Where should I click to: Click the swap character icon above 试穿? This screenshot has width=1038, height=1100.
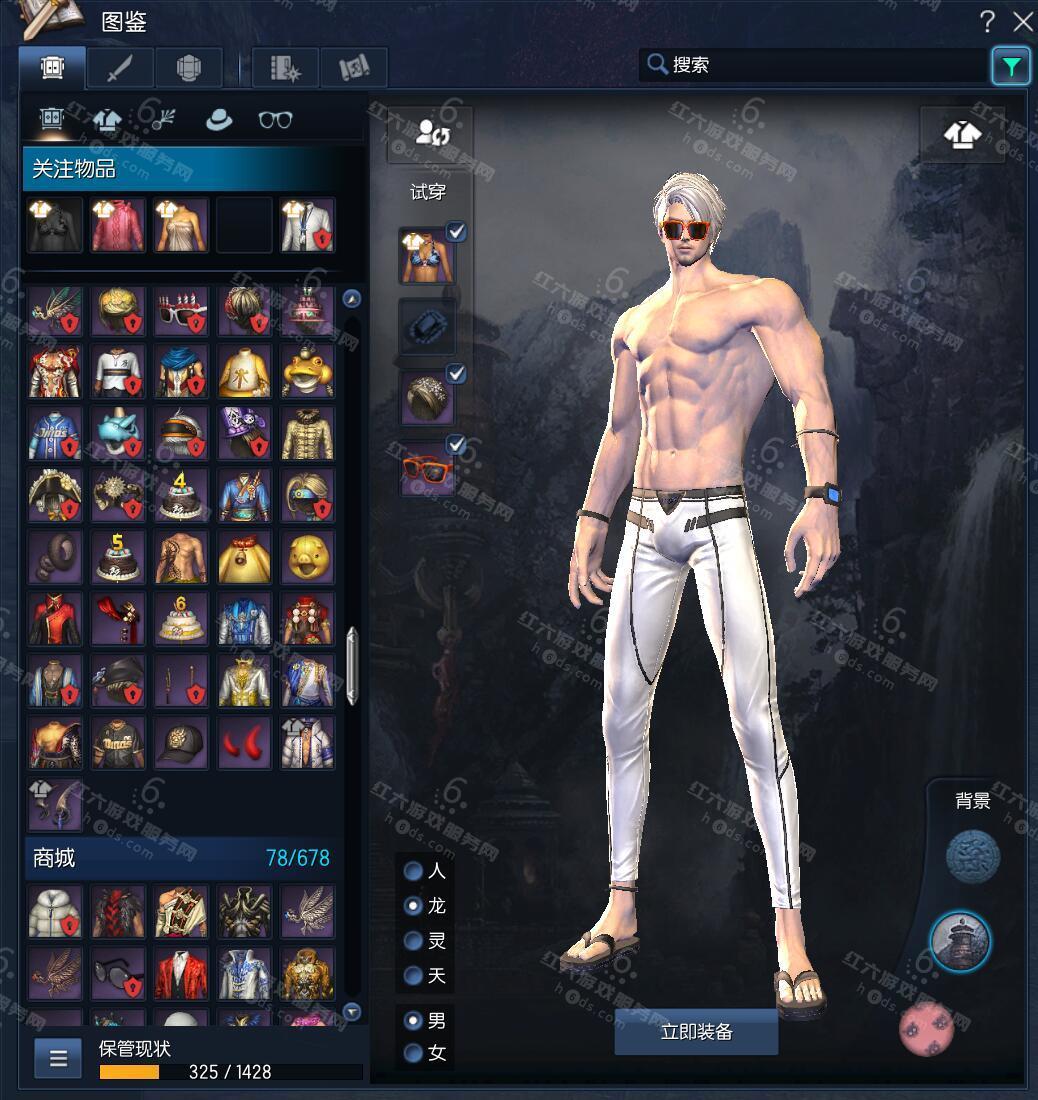pyautogui.click(x=433, y=133)
